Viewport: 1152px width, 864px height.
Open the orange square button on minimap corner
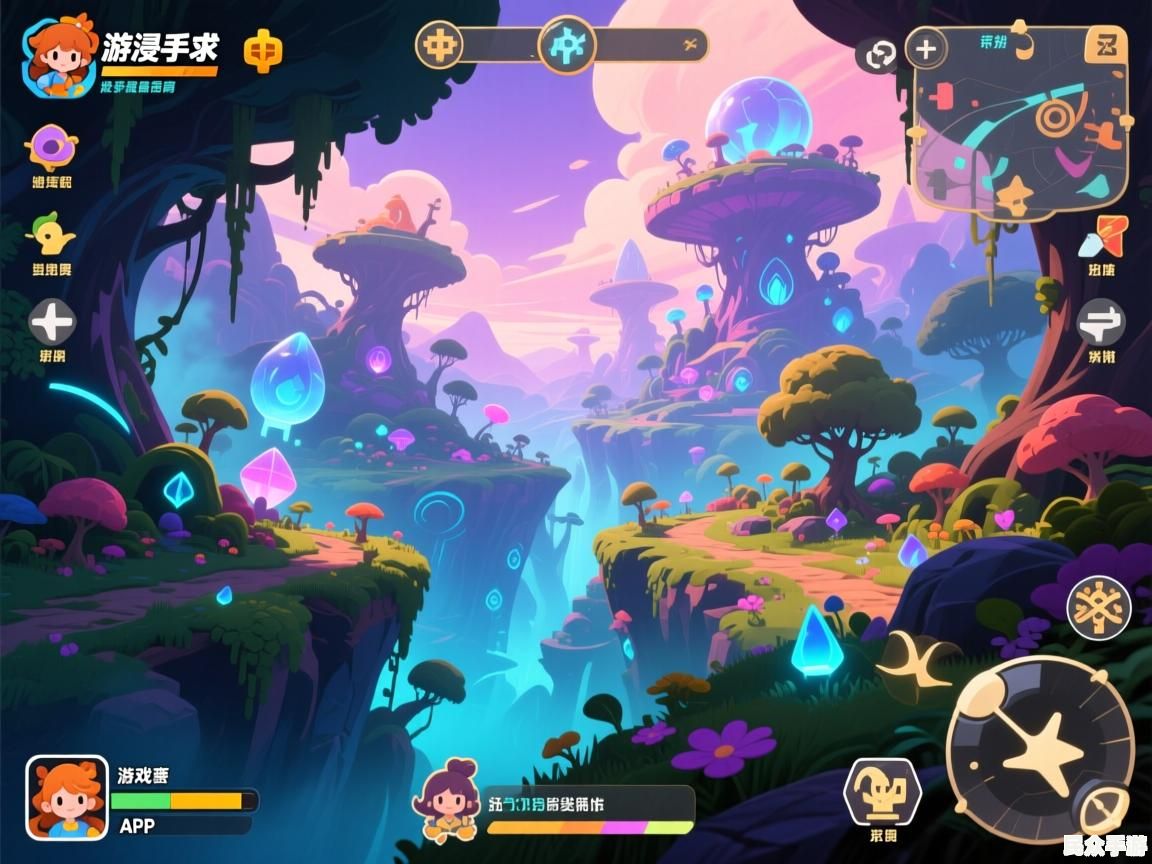click(1106, 46)
